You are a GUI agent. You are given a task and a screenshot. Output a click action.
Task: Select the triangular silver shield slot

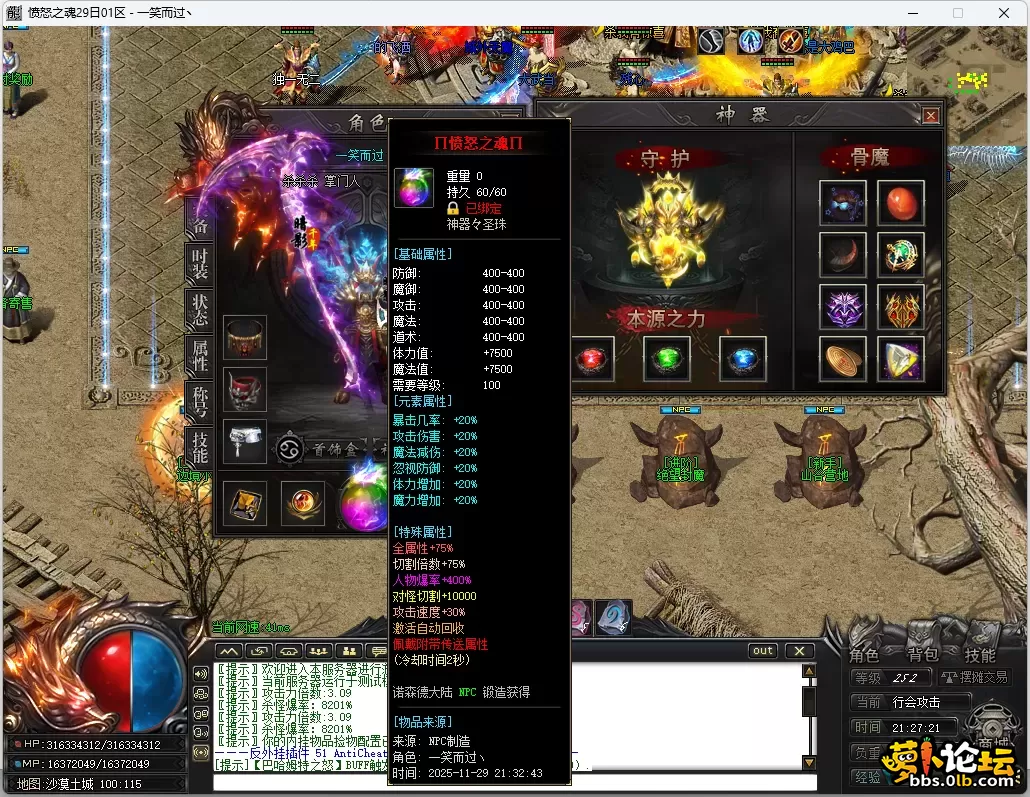[x=900, y=359]
